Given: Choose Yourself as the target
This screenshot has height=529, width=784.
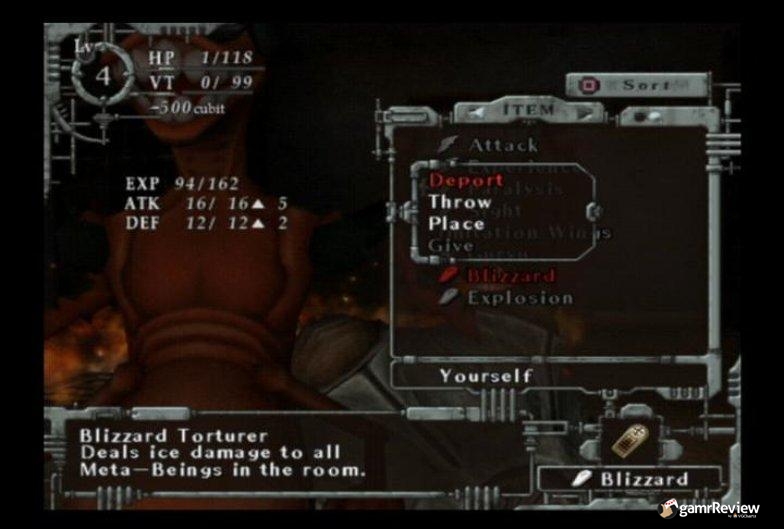Looking at the screenshot, I should pos(486,375).
